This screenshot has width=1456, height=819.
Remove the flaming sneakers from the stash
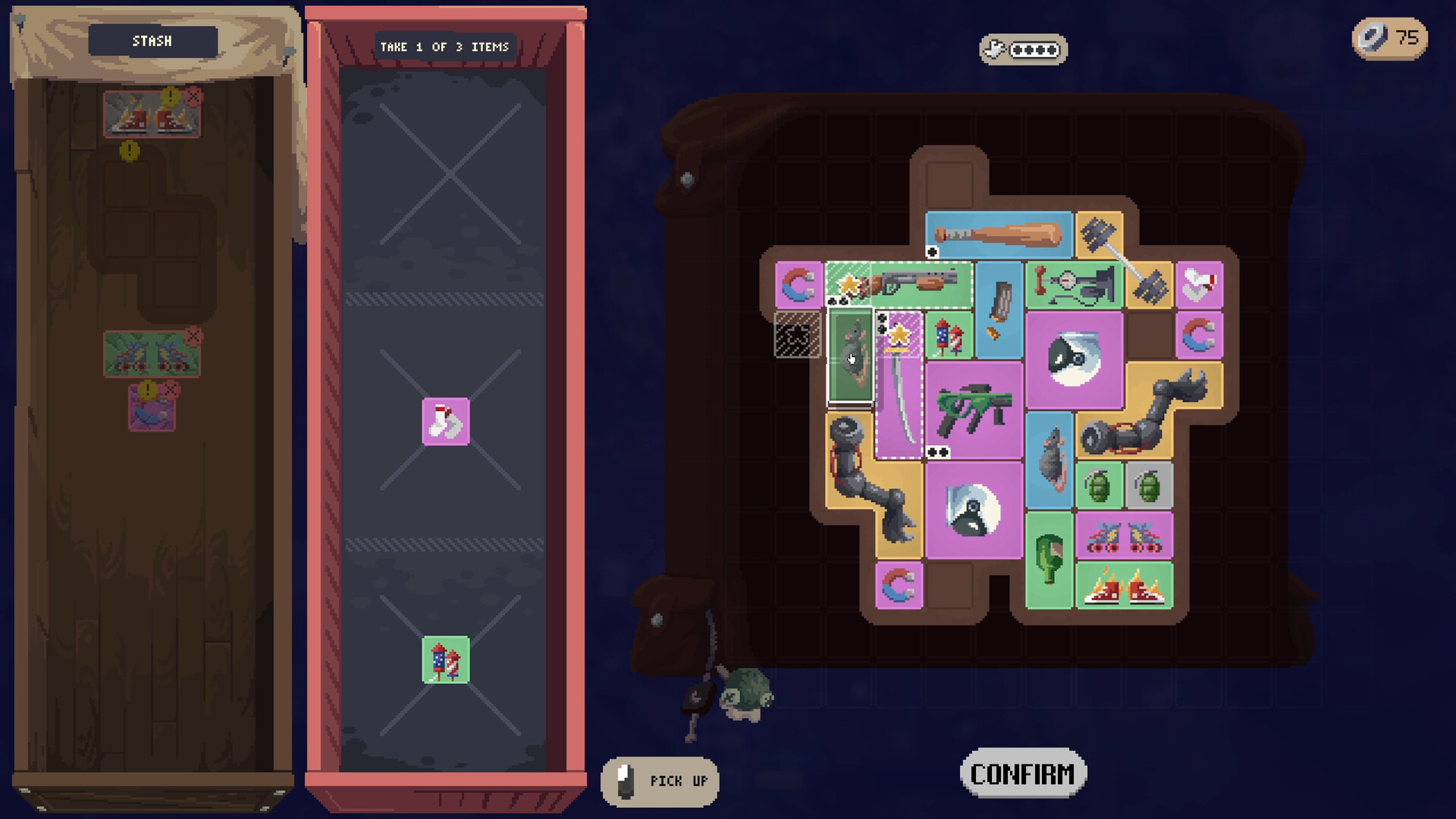[194, 97]
